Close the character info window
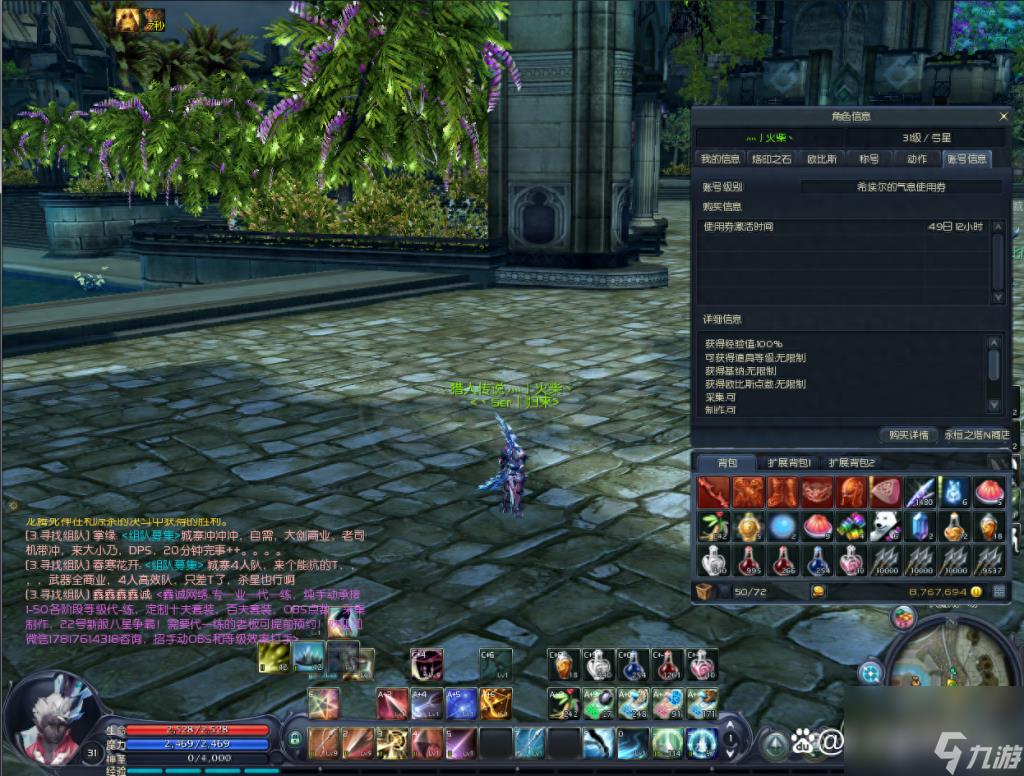 1003,116
